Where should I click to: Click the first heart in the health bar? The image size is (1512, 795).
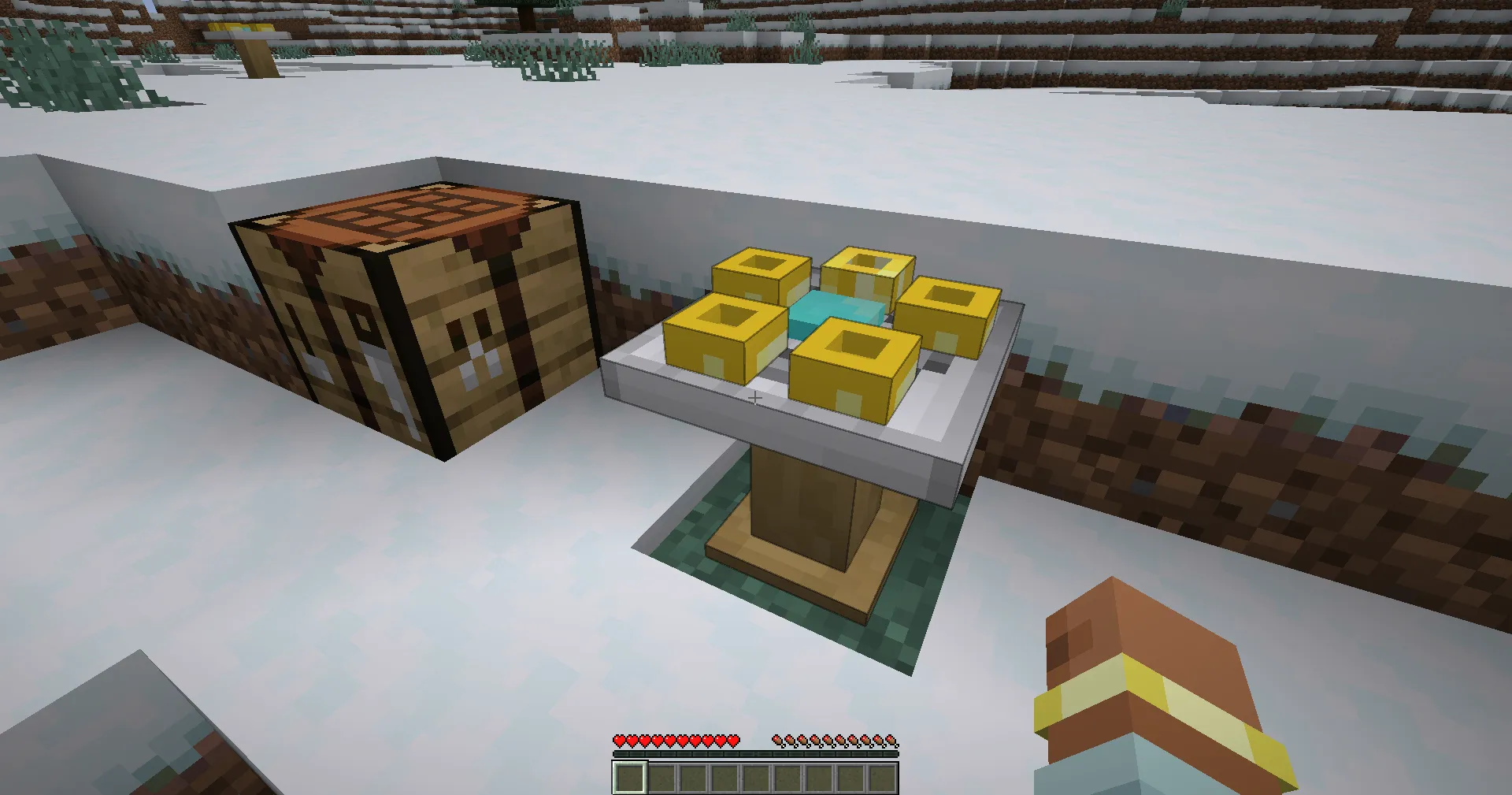click(x=620, y=741)
